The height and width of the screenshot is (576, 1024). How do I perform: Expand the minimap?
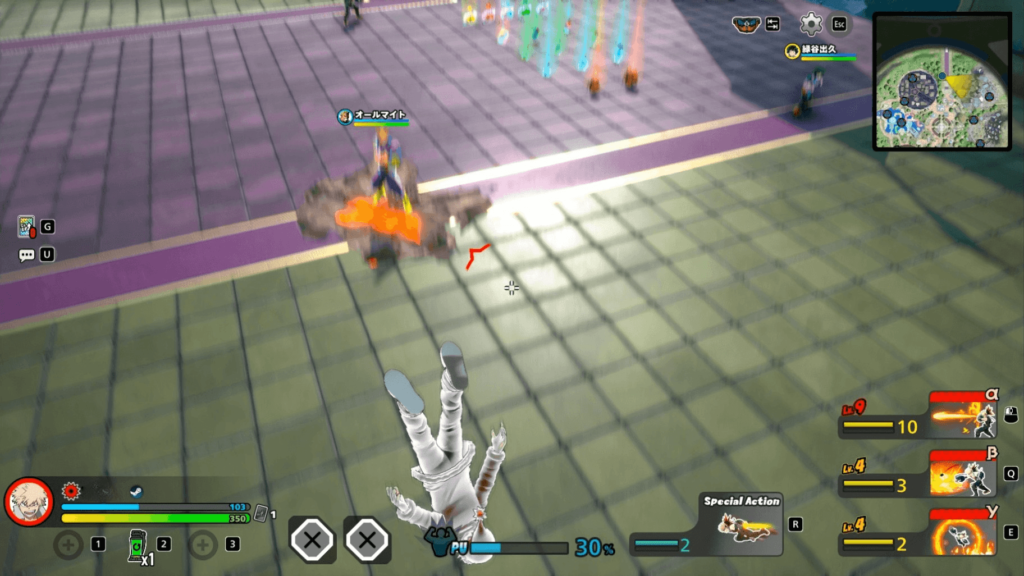(x=941, y=81)
